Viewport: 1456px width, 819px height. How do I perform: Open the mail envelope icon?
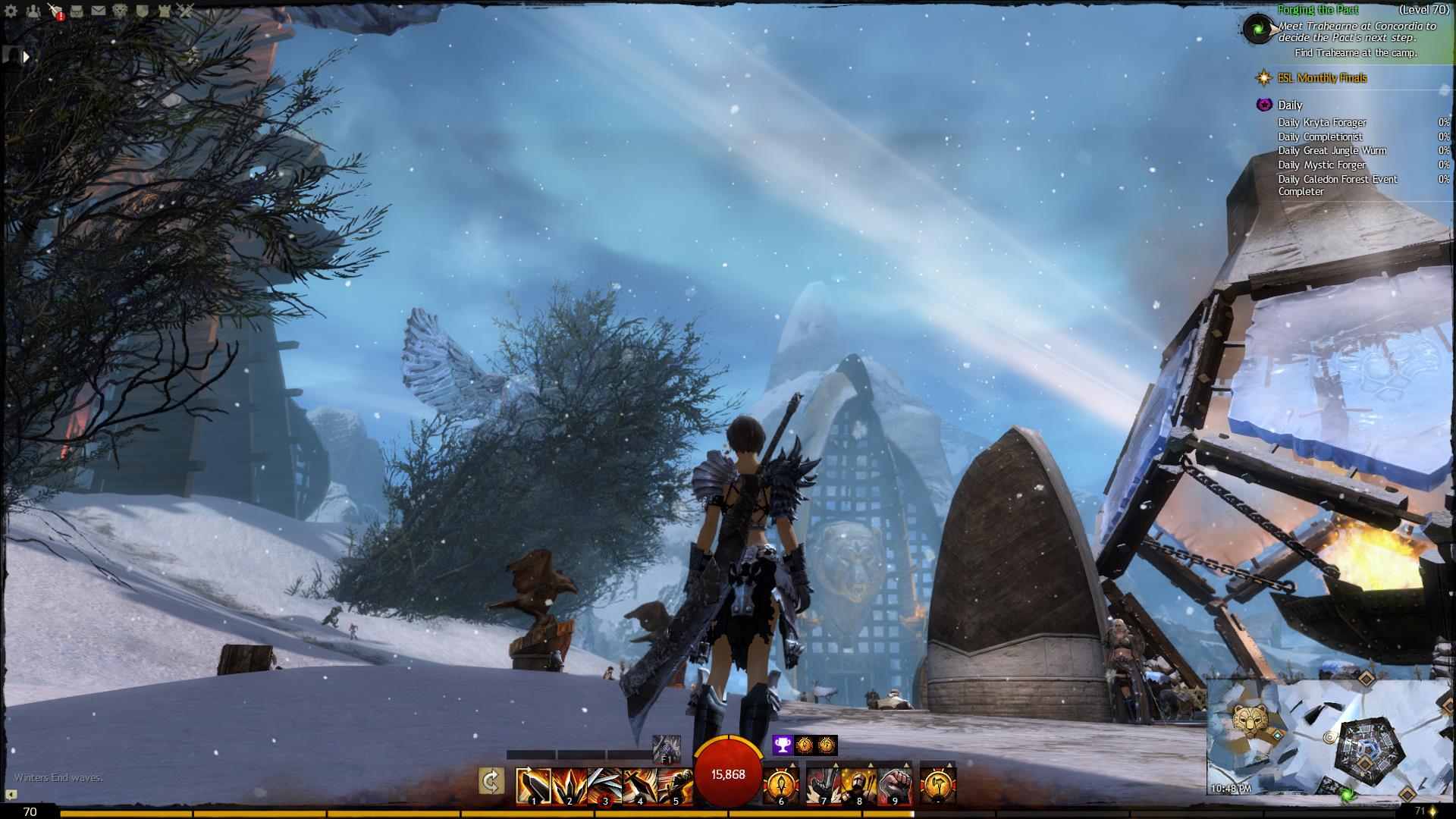(x=99, y=11)
